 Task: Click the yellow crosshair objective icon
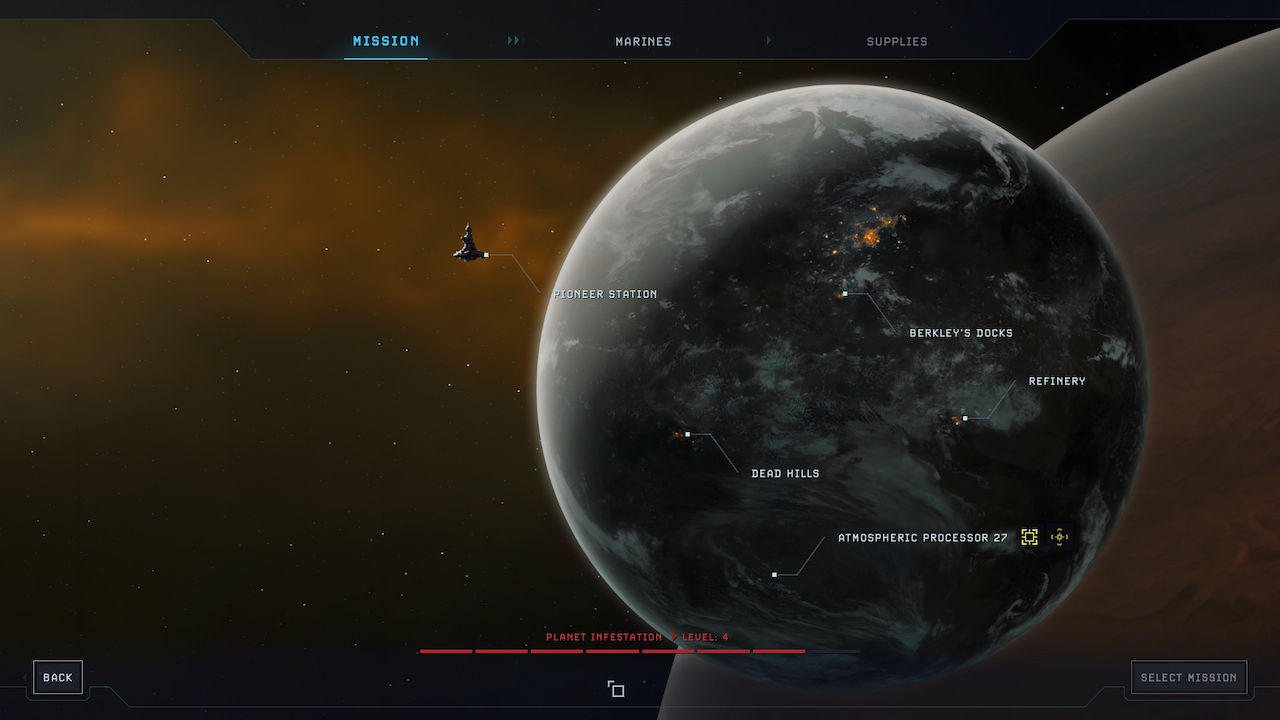pos(1060,537)
